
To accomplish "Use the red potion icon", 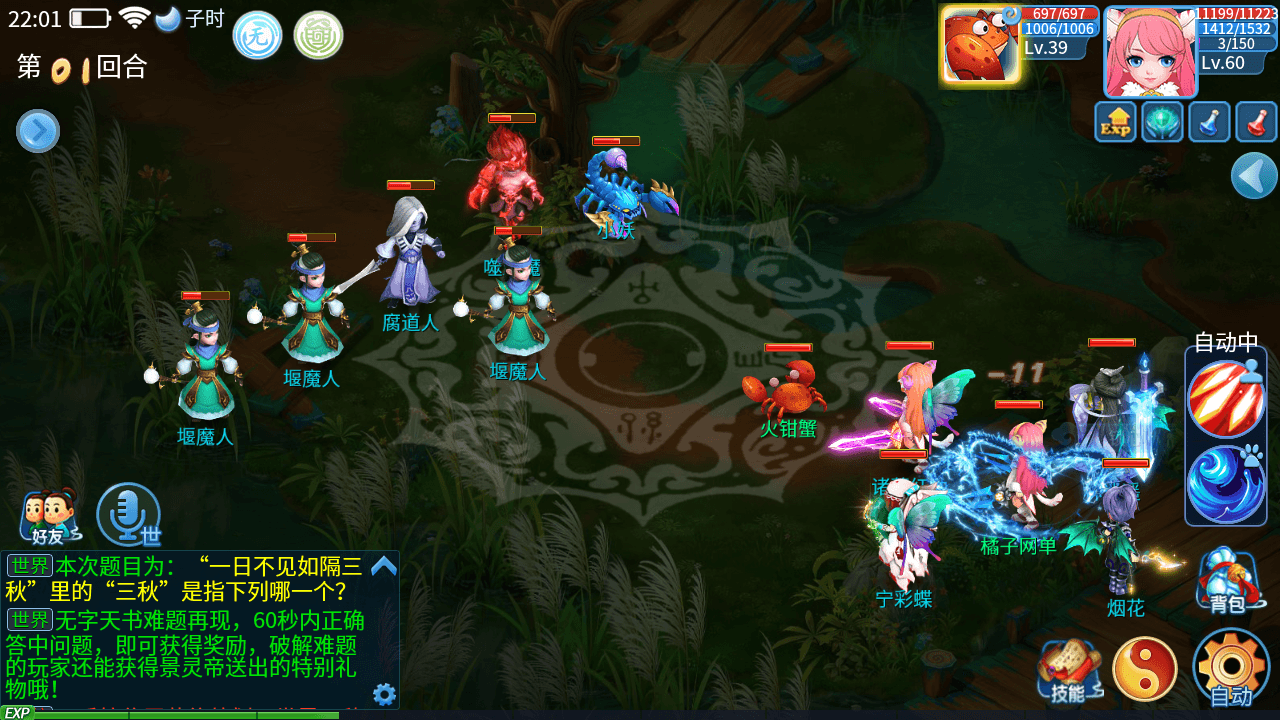I will point(1255,121).
